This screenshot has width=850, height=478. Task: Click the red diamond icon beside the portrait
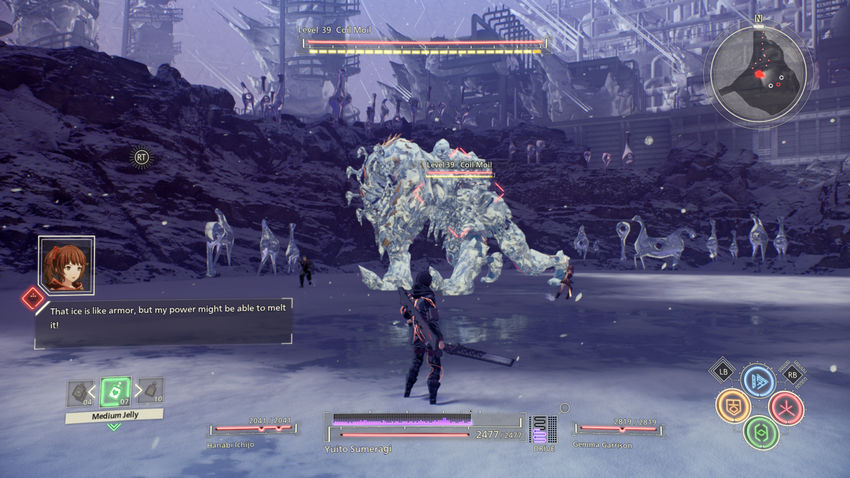coord(33,296)
